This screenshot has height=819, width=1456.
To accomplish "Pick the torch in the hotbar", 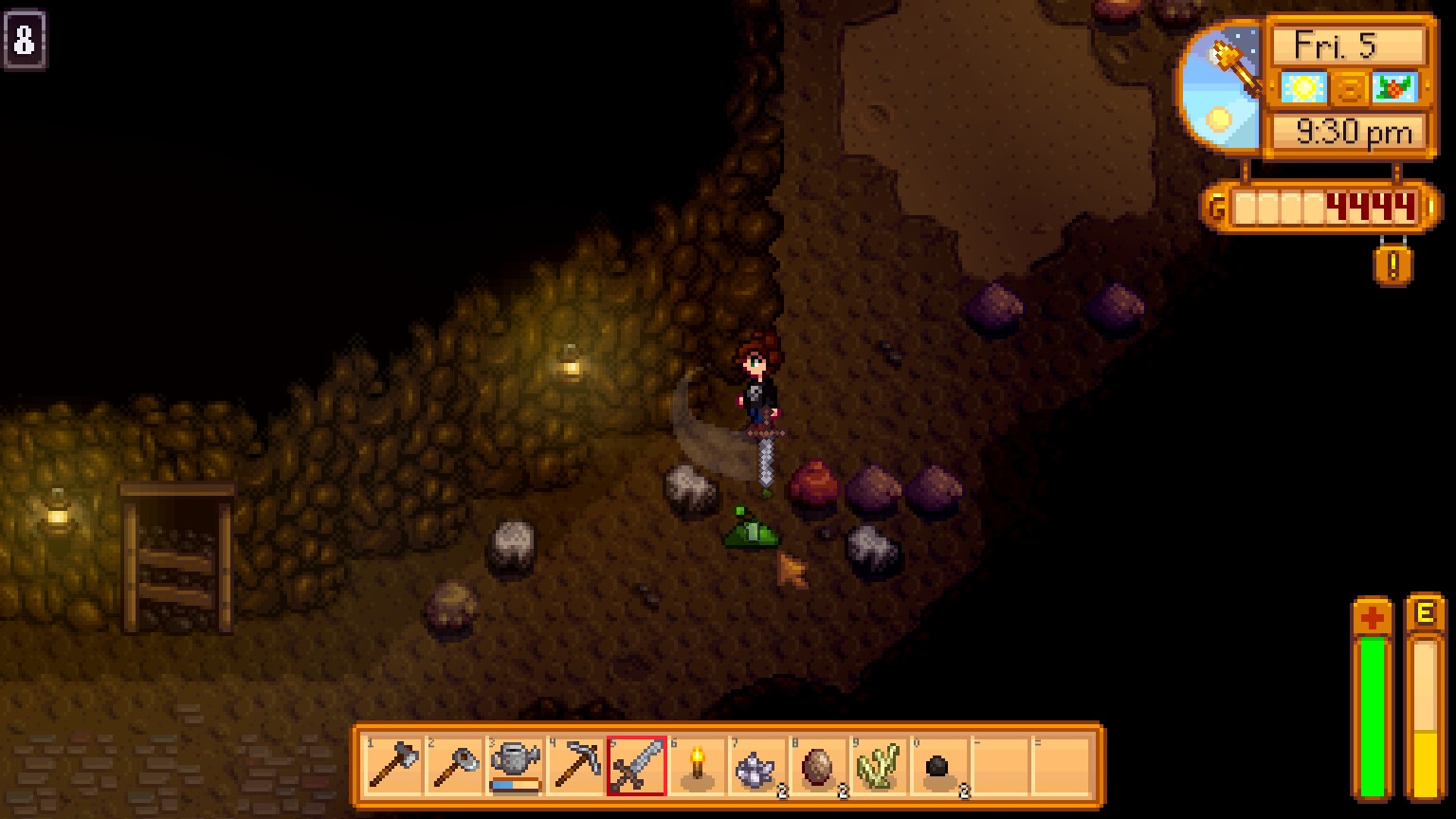I will click(697, 766).
